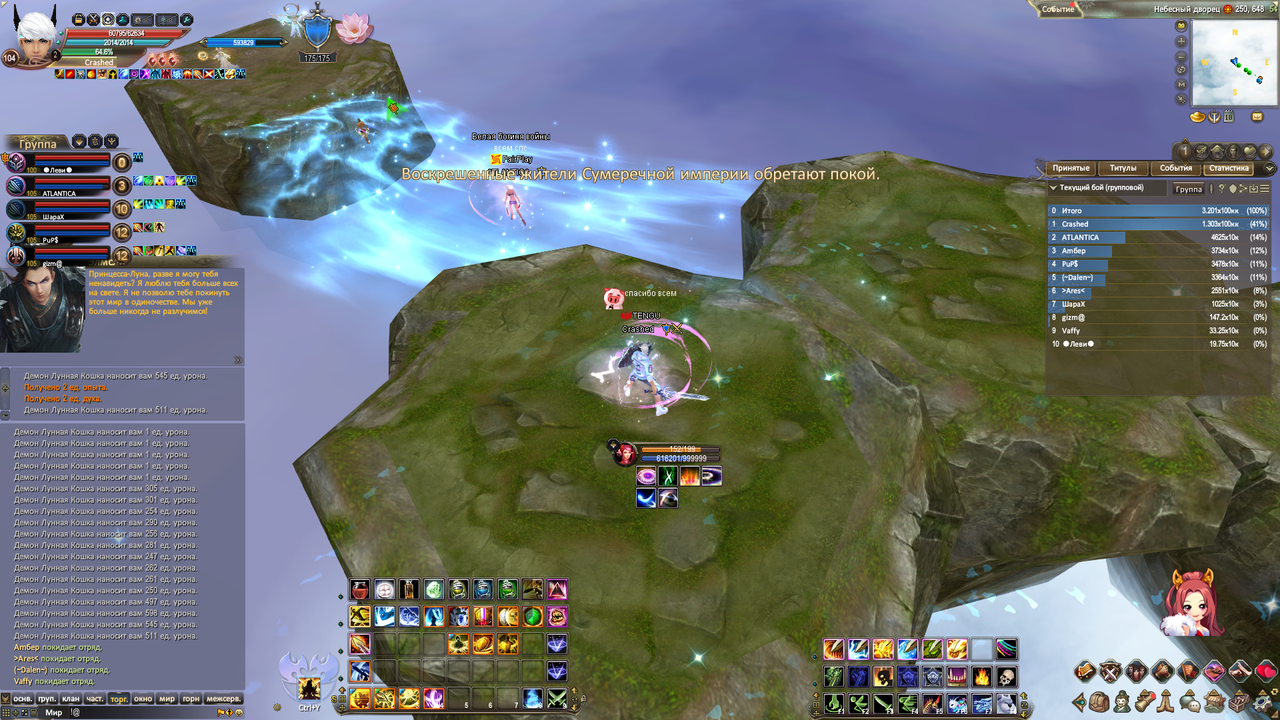
Task: Use the red potion flask hotbar slot
Action: click(x=360, y=590)
